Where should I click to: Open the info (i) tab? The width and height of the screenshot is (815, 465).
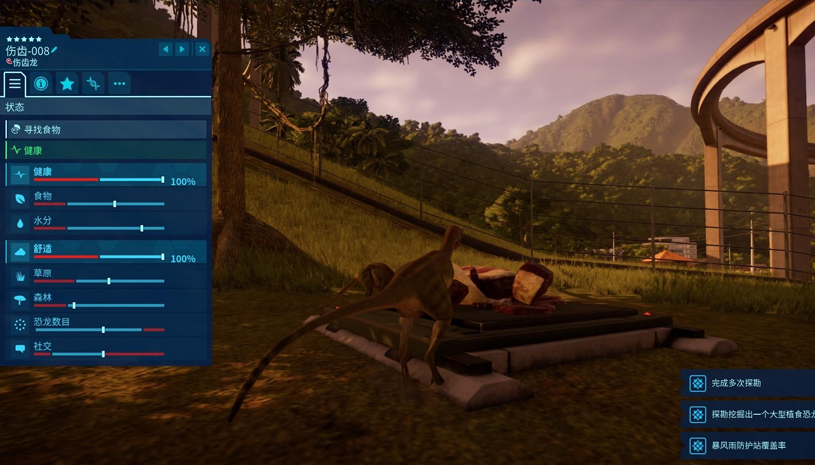point(41,84)
